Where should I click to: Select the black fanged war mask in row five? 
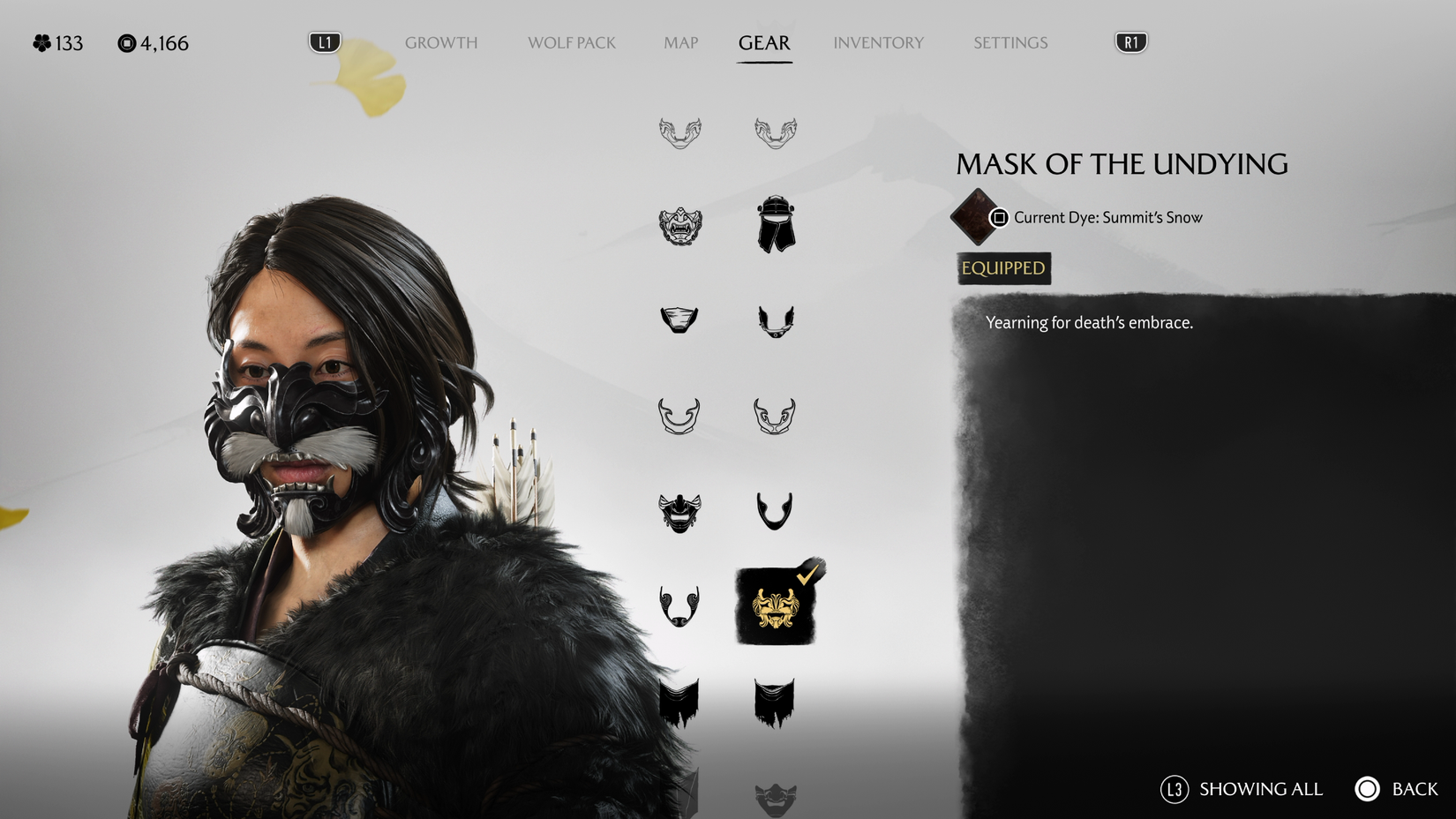click(679, 510)
